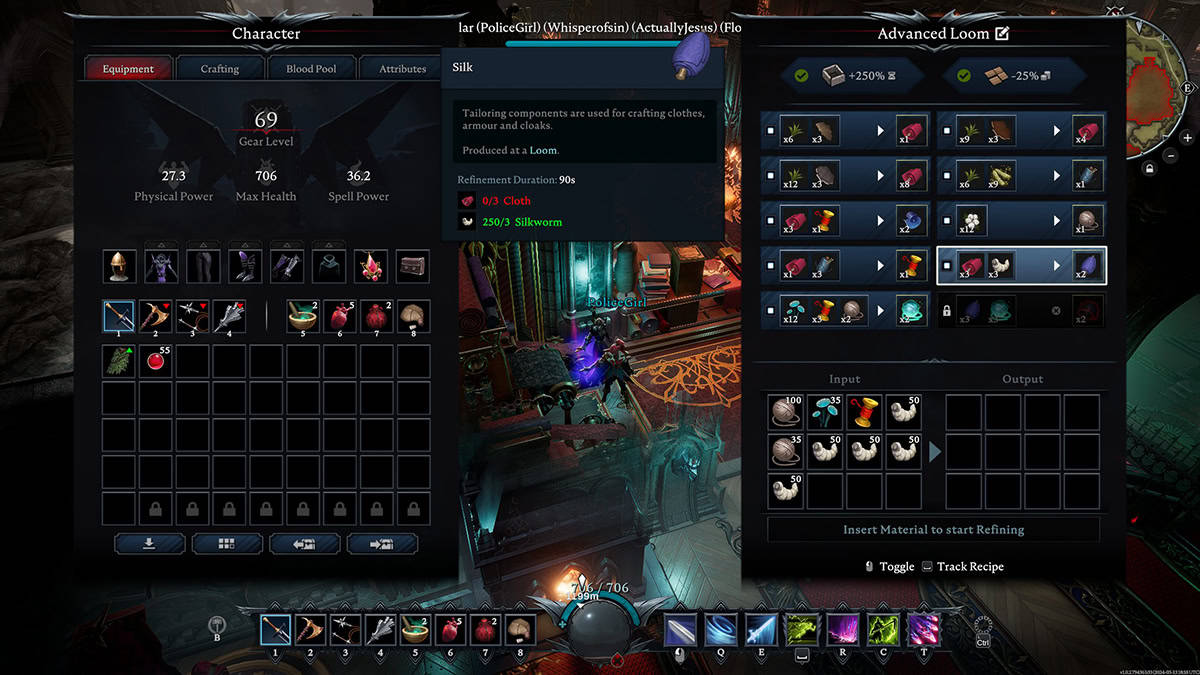Viewport: 1200px width, 675px height.
Task: Select the highlighted Silk recipe row
Action: [1021, 267]
